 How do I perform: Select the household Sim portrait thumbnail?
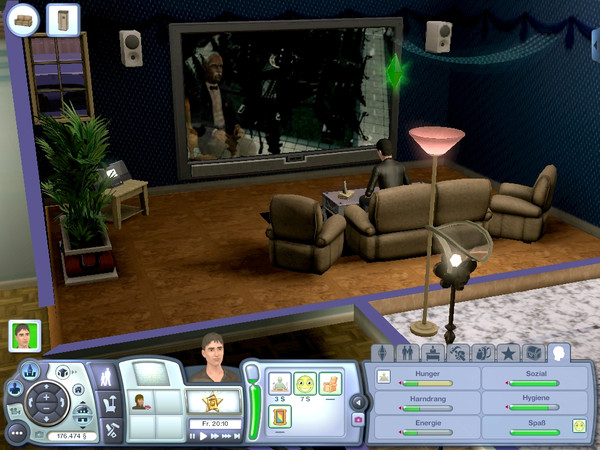[25, 335]
